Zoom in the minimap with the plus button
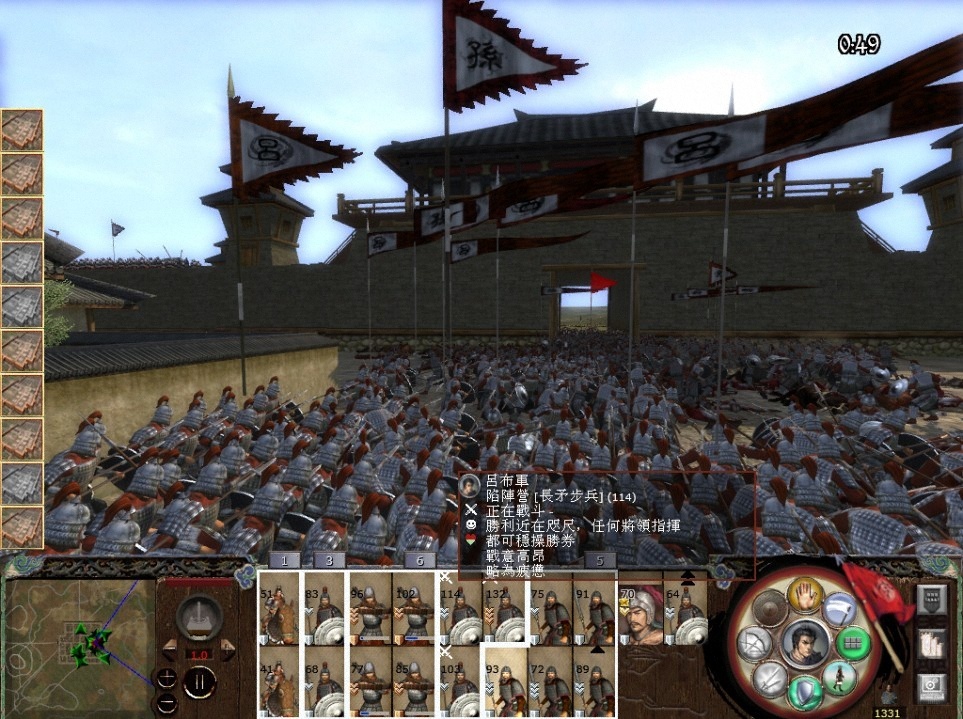963x719 pixels. [x=167, y=677]
